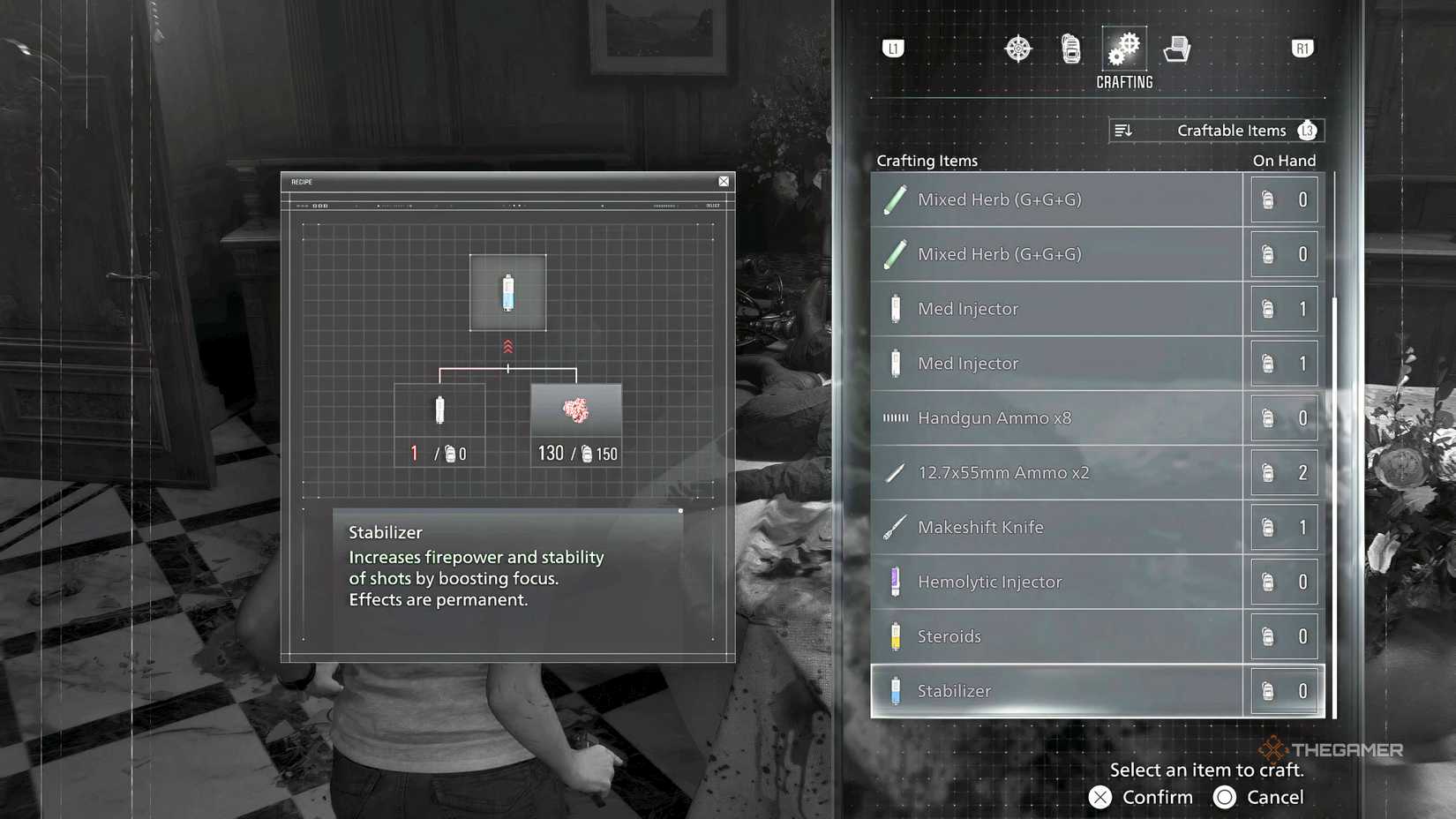Viewport: 1456px width, 819px height.
Task: Click the Mixed Herb leaf icon
Action: coord(895,199)
